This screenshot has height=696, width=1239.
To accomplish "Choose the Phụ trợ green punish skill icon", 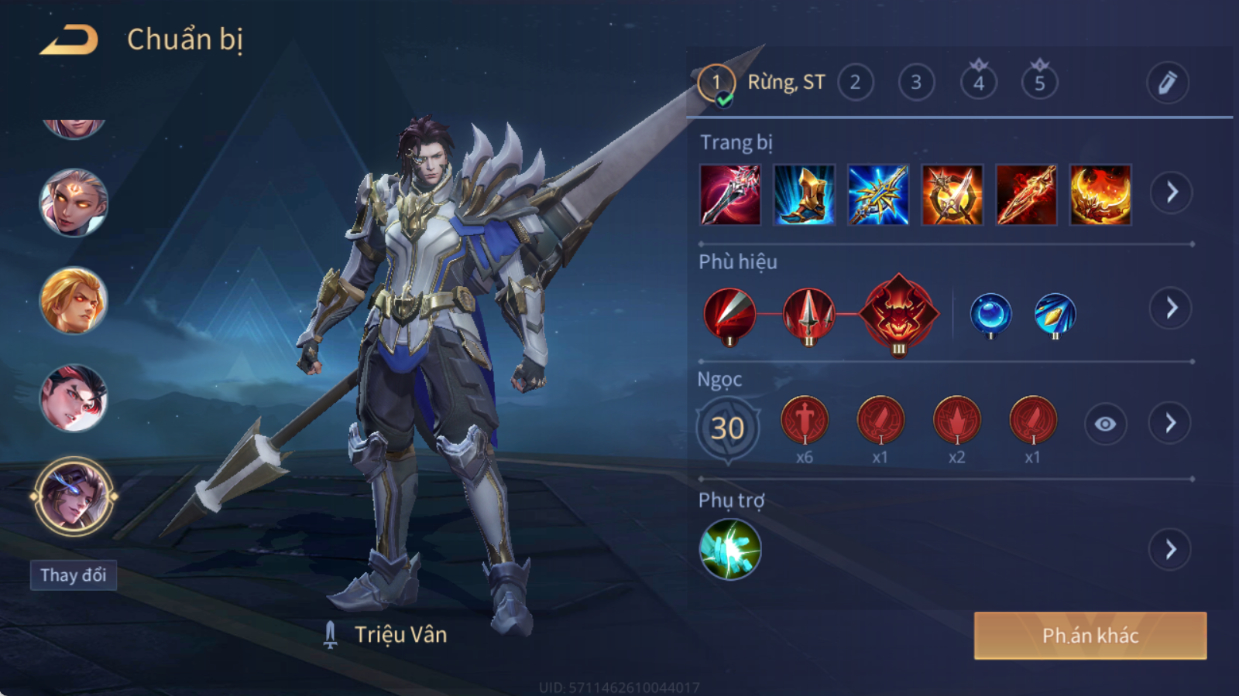I will click(730, 549).
